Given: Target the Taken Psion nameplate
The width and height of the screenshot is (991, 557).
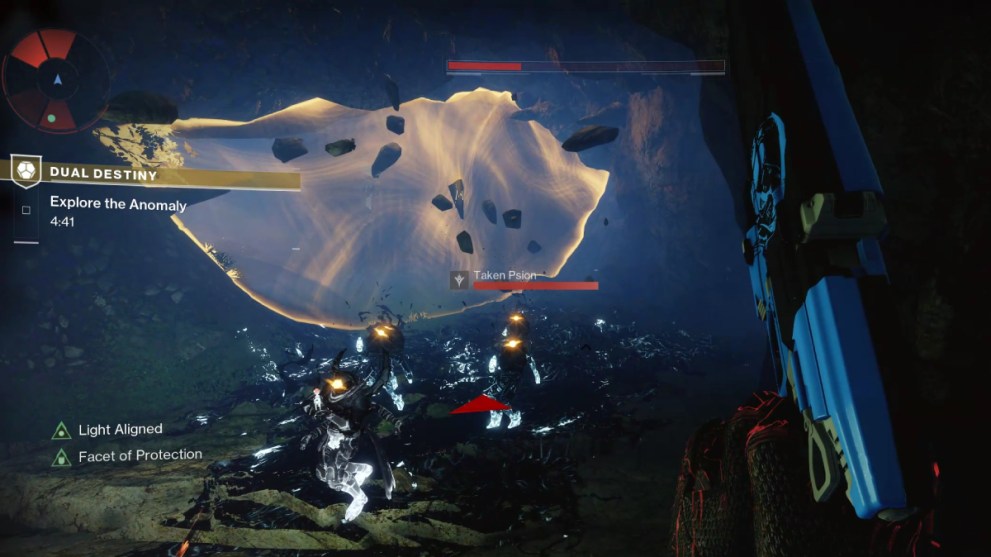Looking at the screenshot, I should coord(504,275).
